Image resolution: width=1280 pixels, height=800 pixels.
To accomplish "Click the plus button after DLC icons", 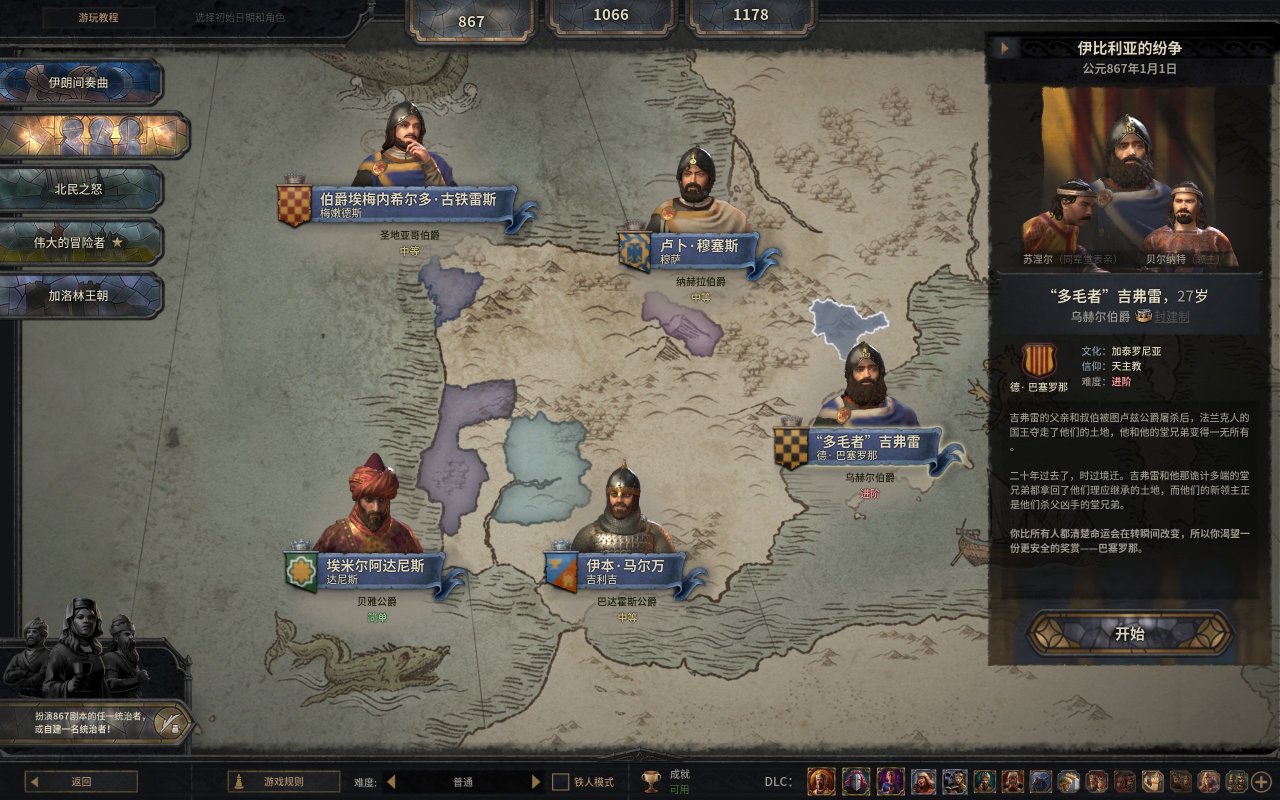I will pyautogui.click(x=1261, y=782).
